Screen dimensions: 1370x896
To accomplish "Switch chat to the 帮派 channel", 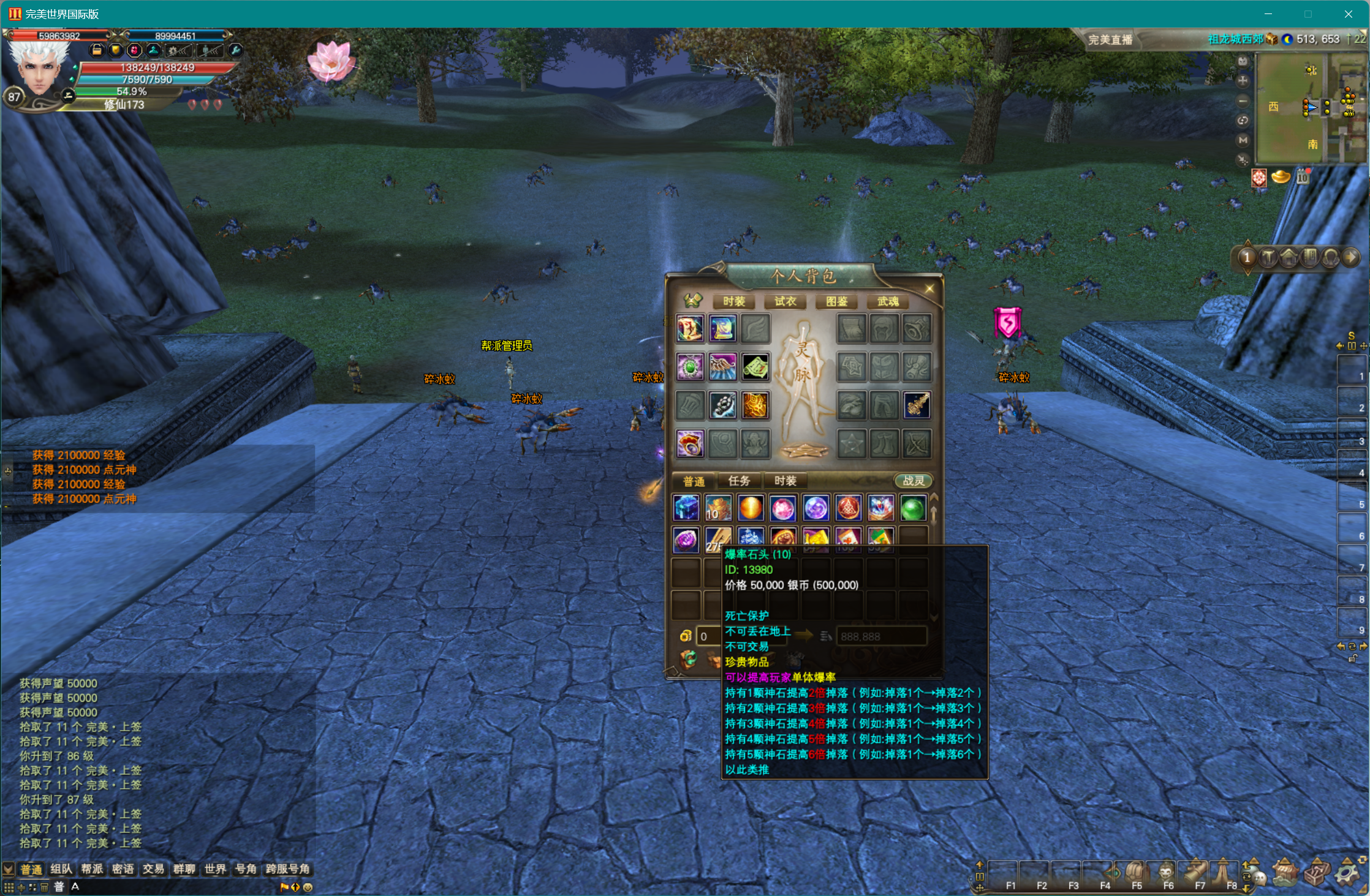I will point(92,869).
